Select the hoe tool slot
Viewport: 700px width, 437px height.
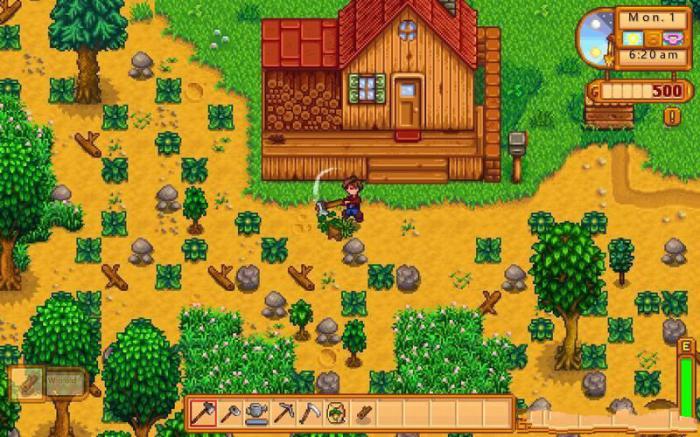(x=231, y=412)
